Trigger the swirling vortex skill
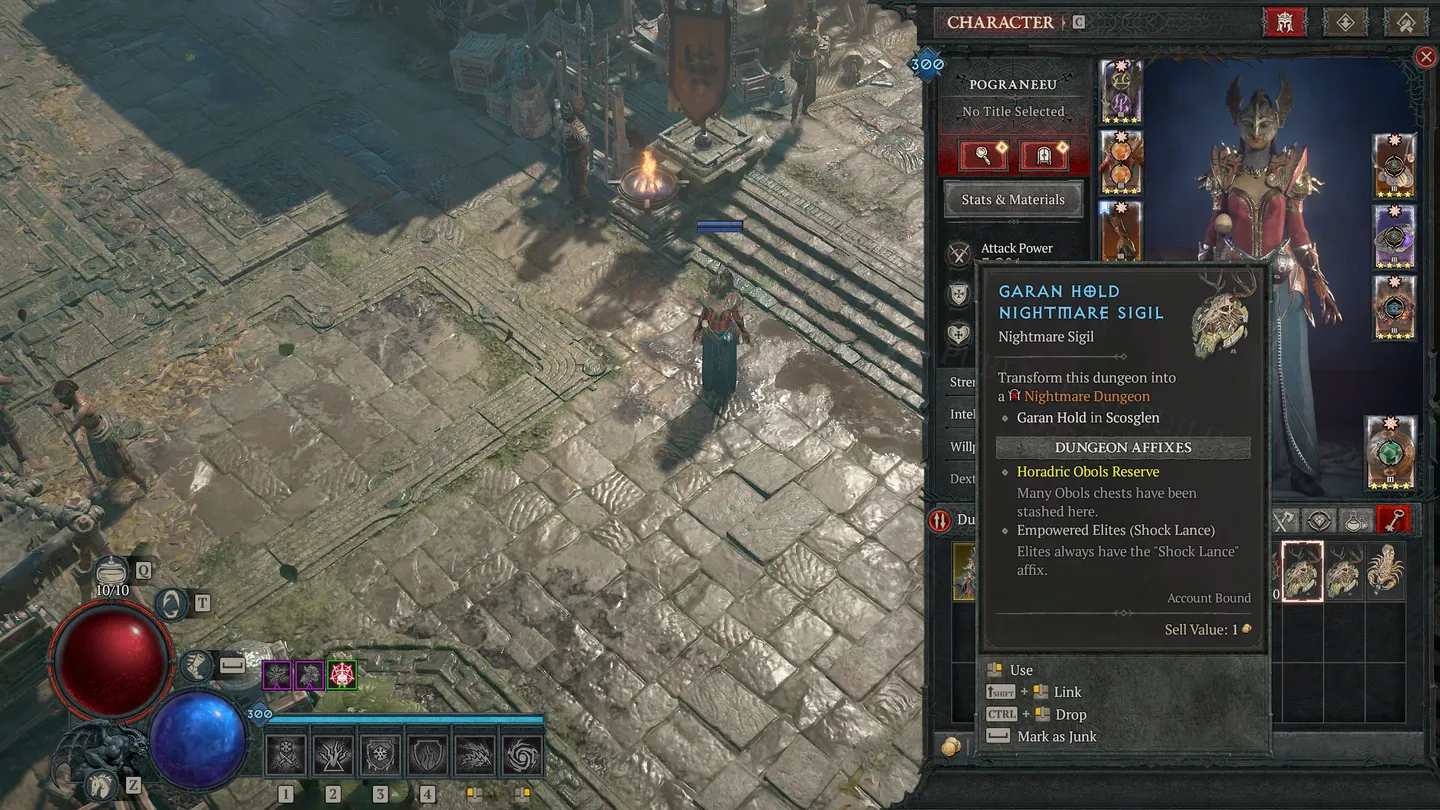The height and width of the screenshot is (810, 1440). [x=522, y=756]
